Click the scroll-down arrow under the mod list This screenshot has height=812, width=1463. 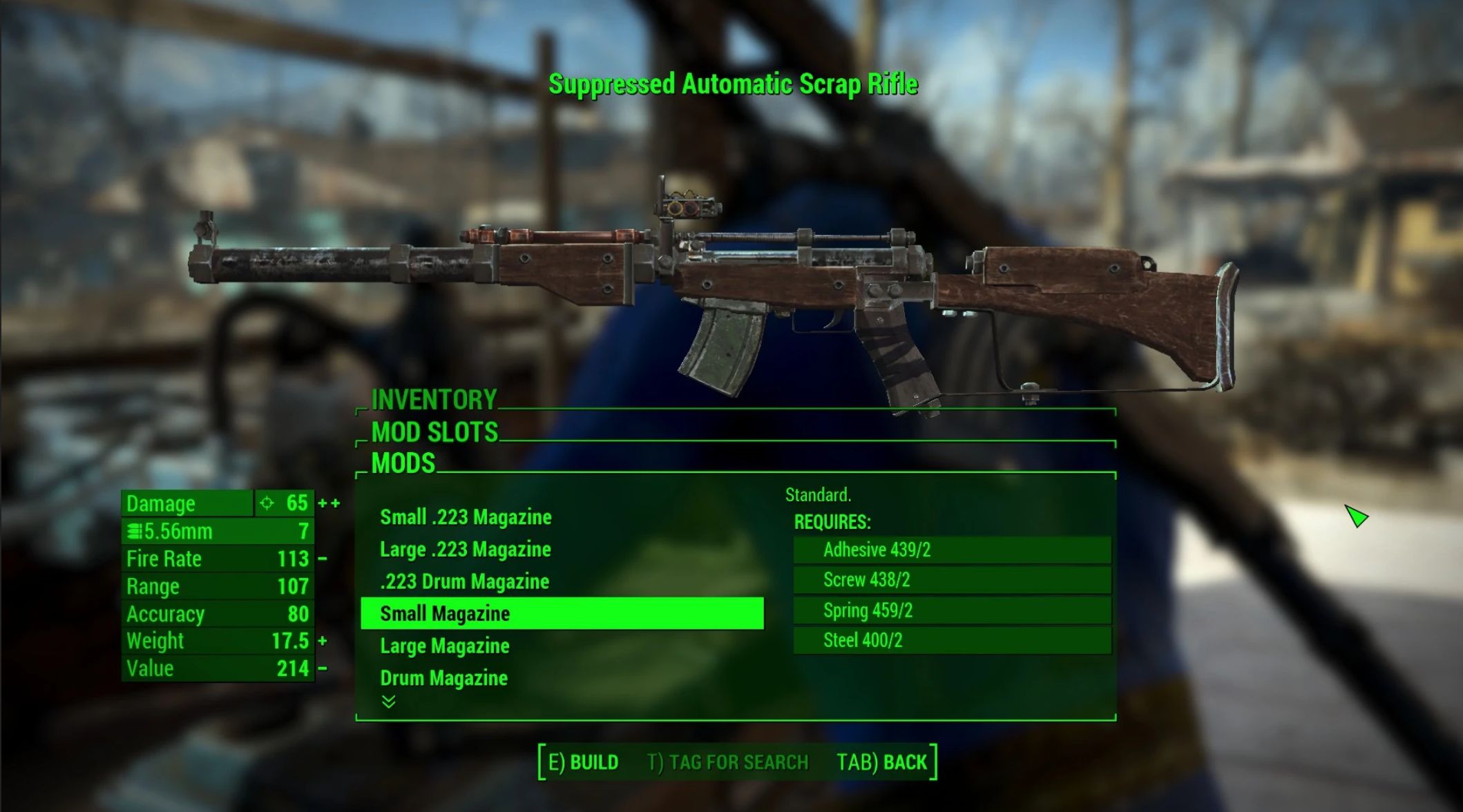pos(389,702)
